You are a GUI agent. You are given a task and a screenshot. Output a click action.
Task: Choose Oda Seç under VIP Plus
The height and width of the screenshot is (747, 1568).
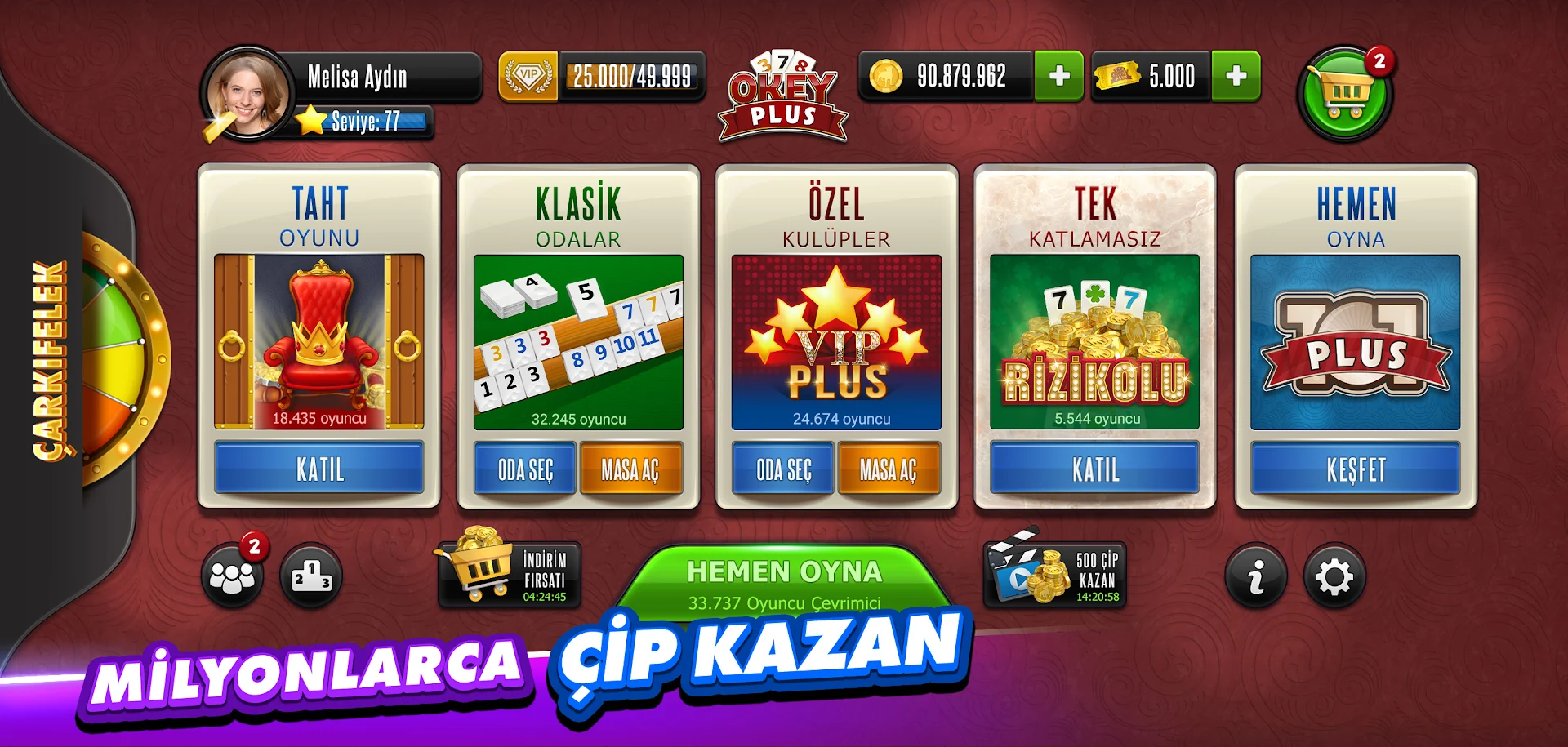pos(782,470)
